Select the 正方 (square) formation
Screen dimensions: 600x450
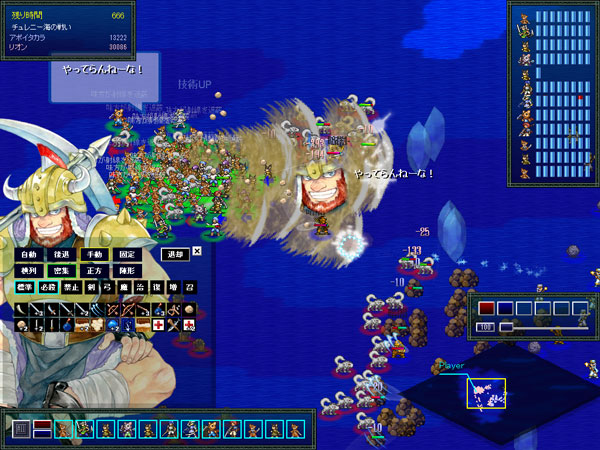[x=93, y=270]
